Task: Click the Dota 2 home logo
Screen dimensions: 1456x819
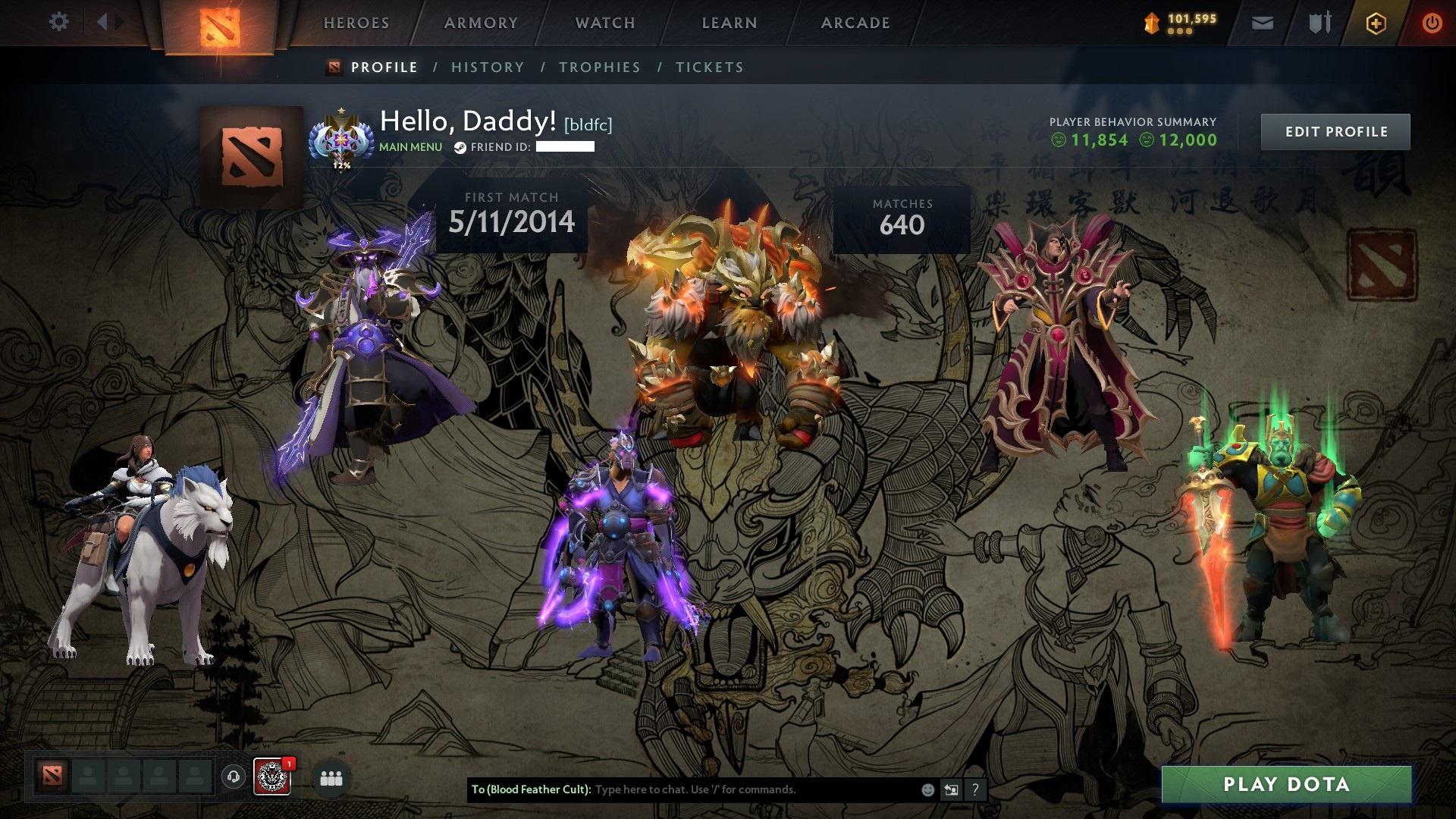Action: tap(220, 27)
